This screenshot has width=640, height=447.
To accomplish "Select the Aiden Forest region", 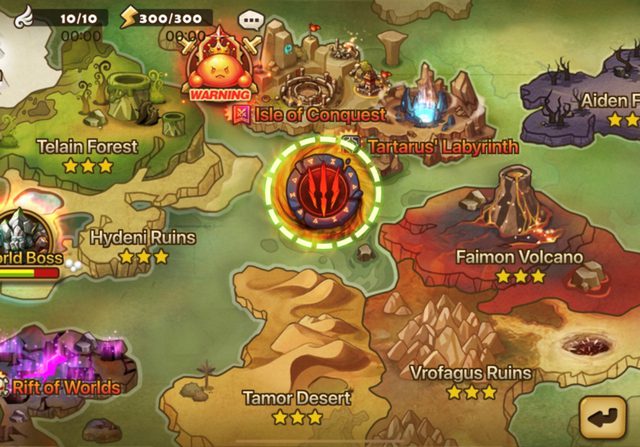I will point(598,102).
